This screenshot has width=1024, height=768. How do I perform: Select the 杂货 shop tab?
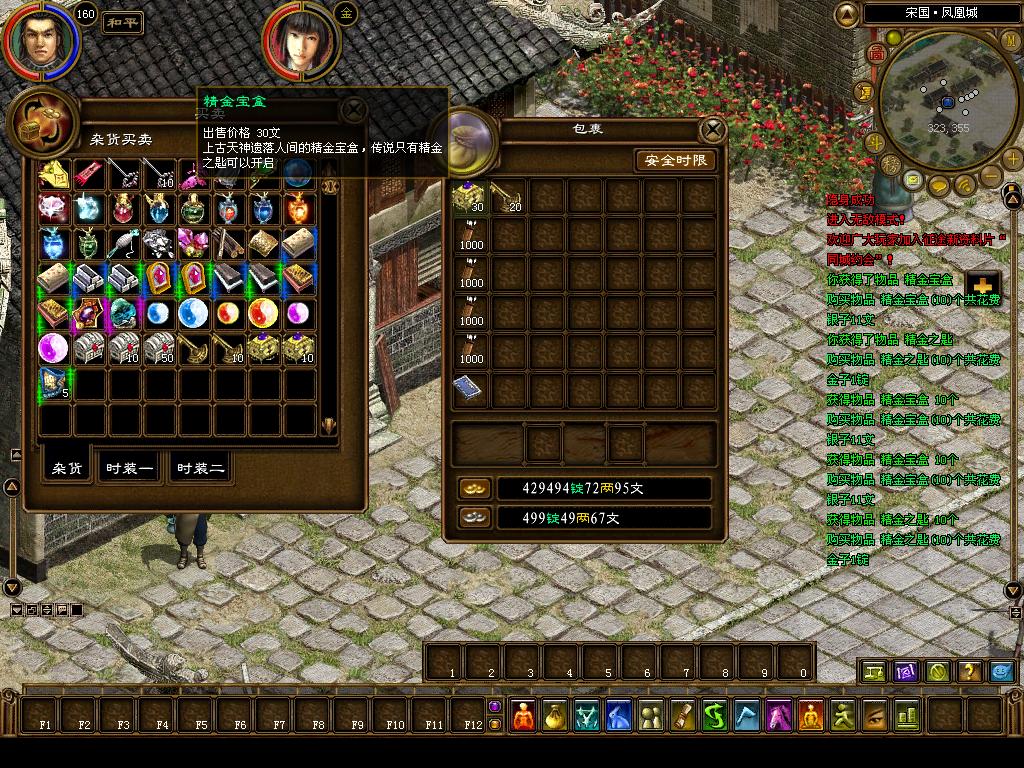tap(67, 468)
